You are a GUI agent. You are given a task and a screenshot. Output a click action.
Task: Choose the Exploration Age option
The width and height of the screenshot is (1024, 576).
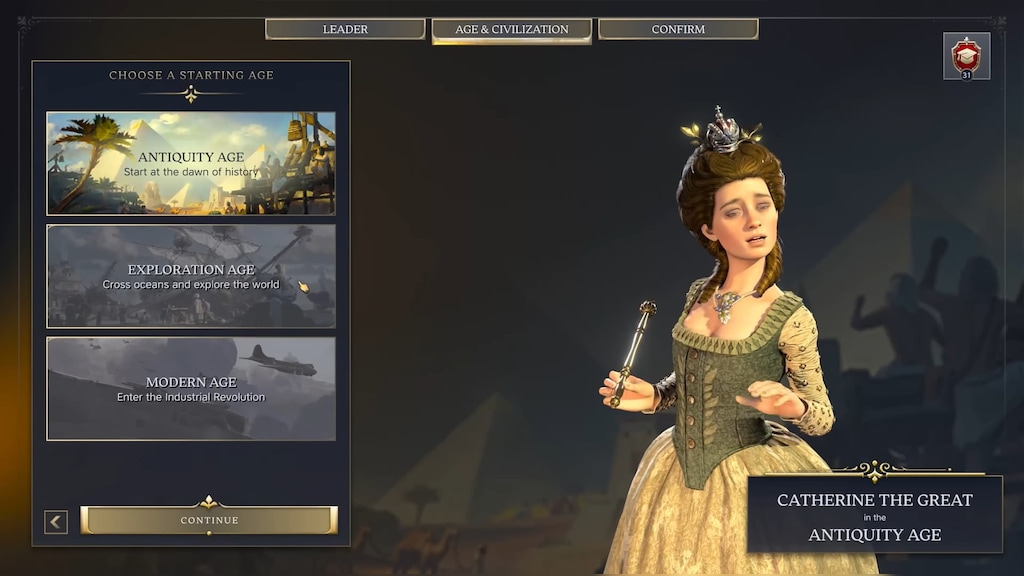191,276
